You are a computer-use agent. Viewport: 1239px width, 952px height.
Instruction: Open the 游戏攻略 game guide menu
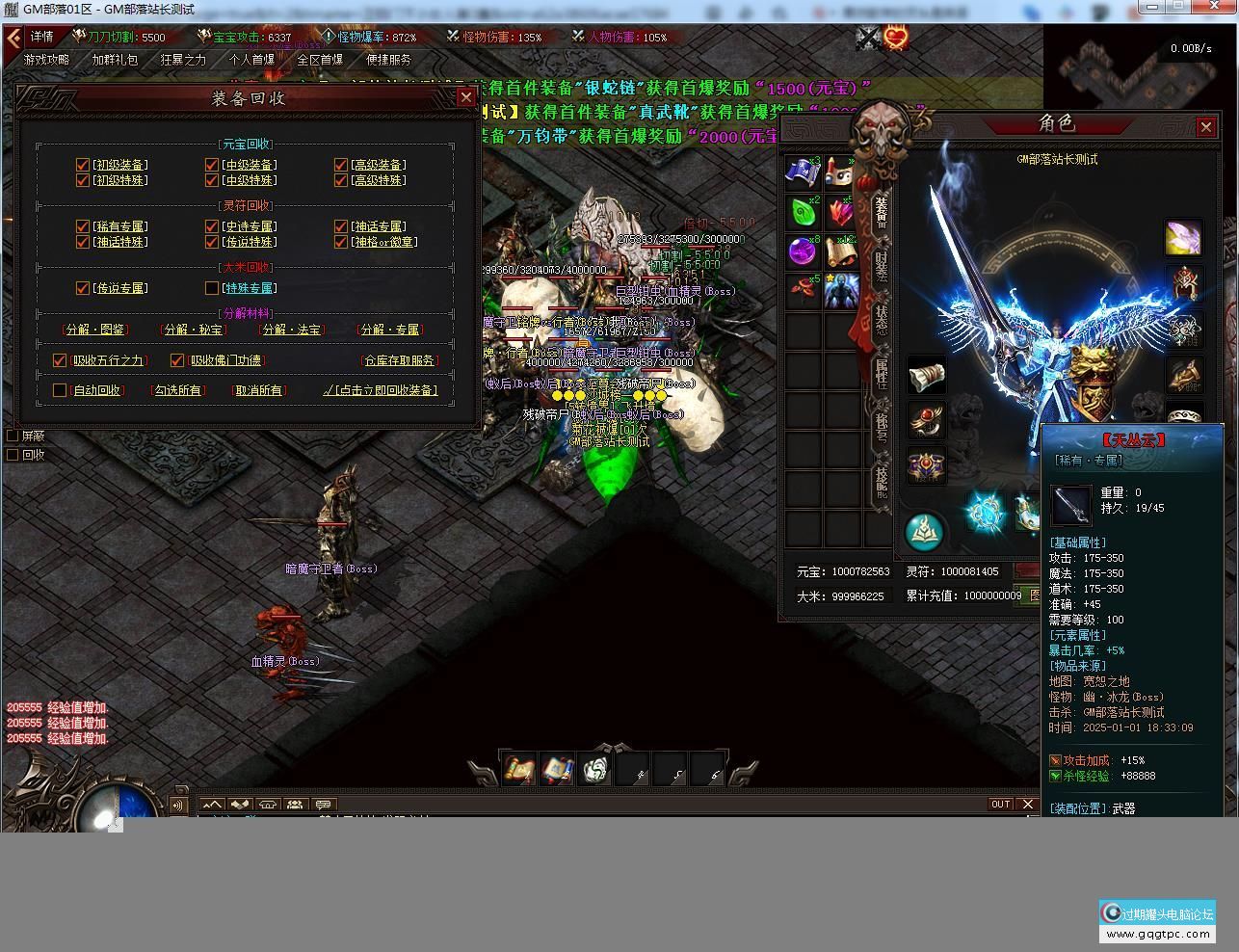(47, 60)
